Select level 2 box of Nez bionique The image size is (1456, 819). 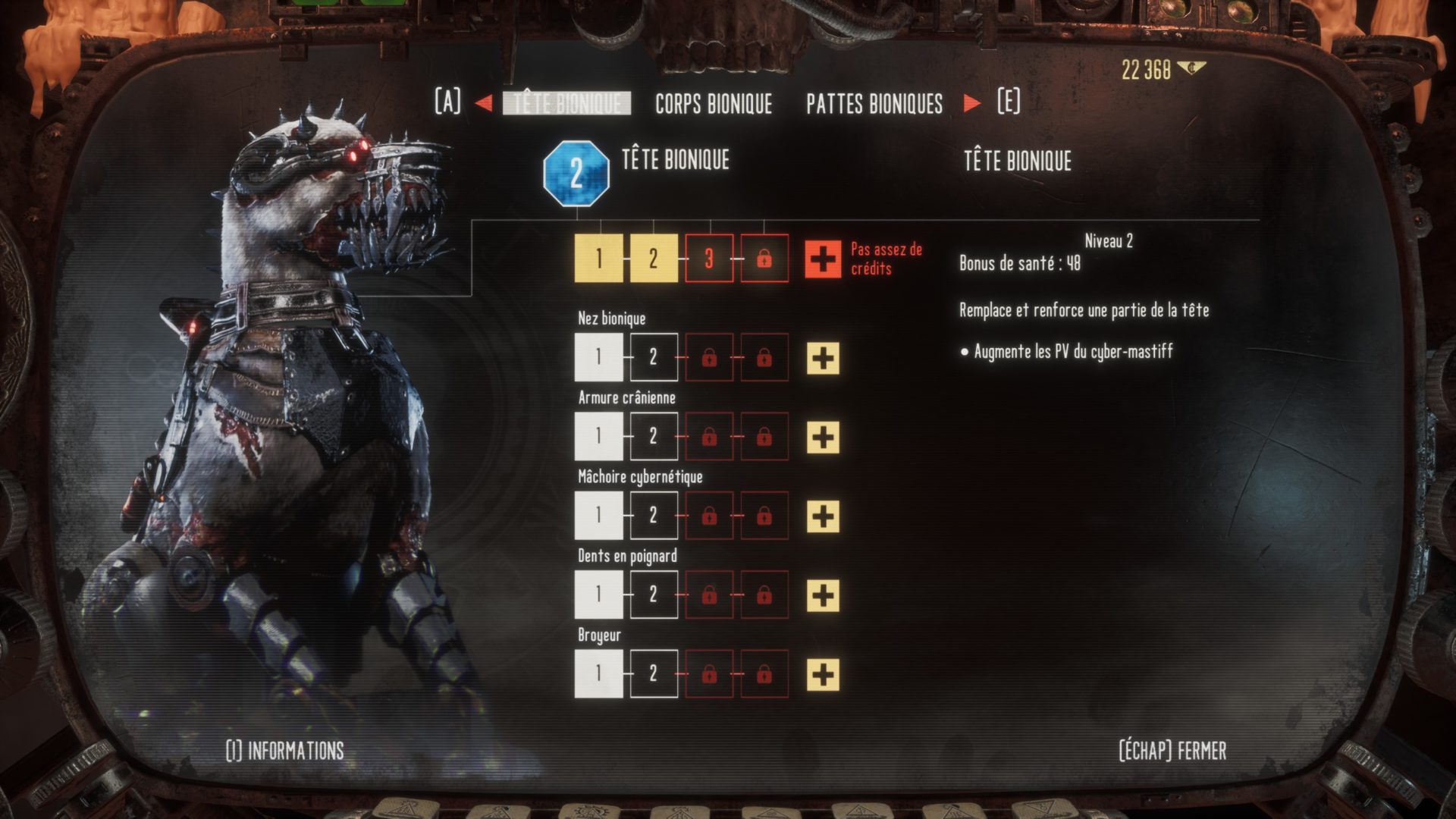[x=654, y=357]
